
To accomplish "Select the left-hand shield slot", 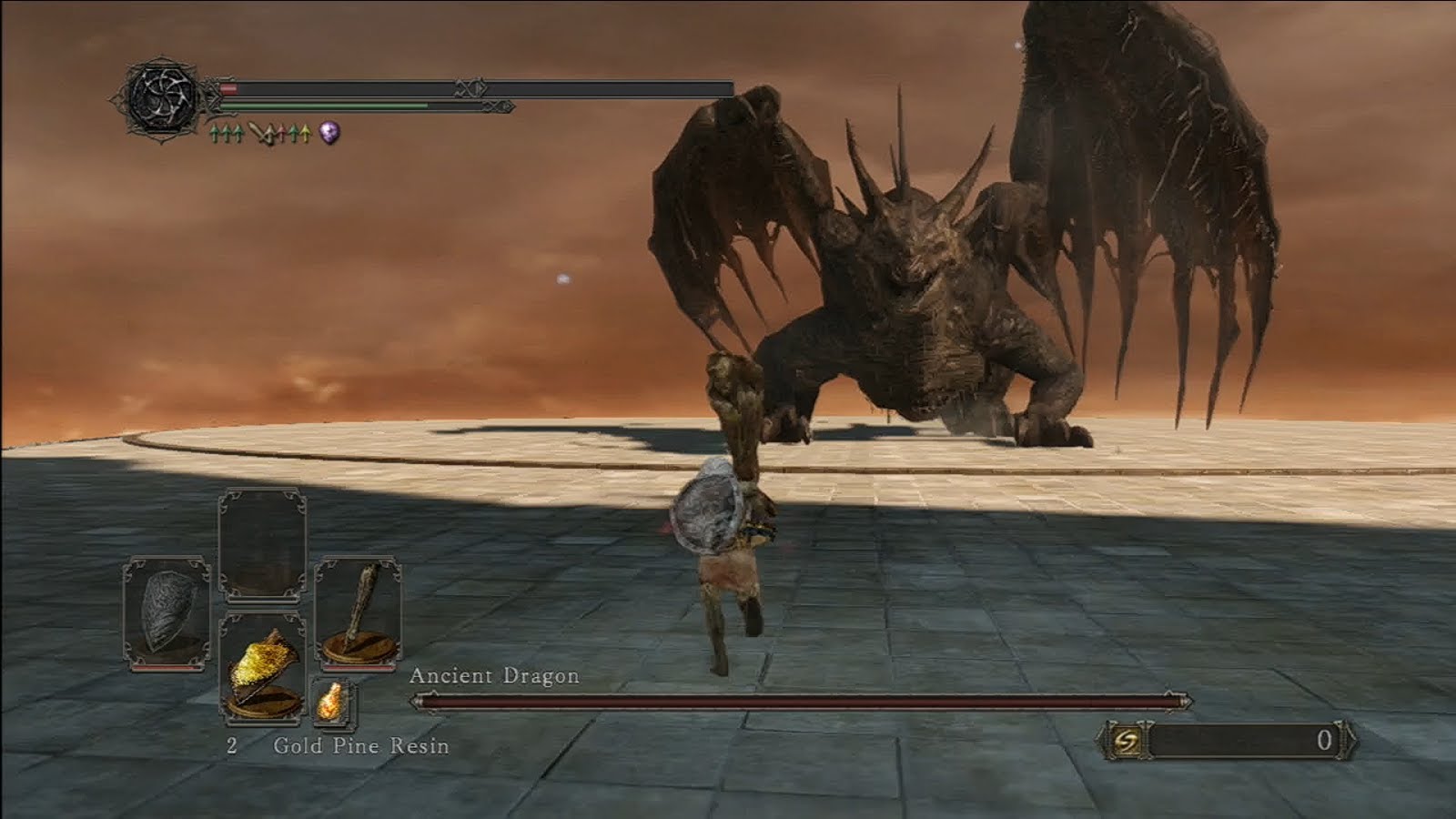I will 167,613.
